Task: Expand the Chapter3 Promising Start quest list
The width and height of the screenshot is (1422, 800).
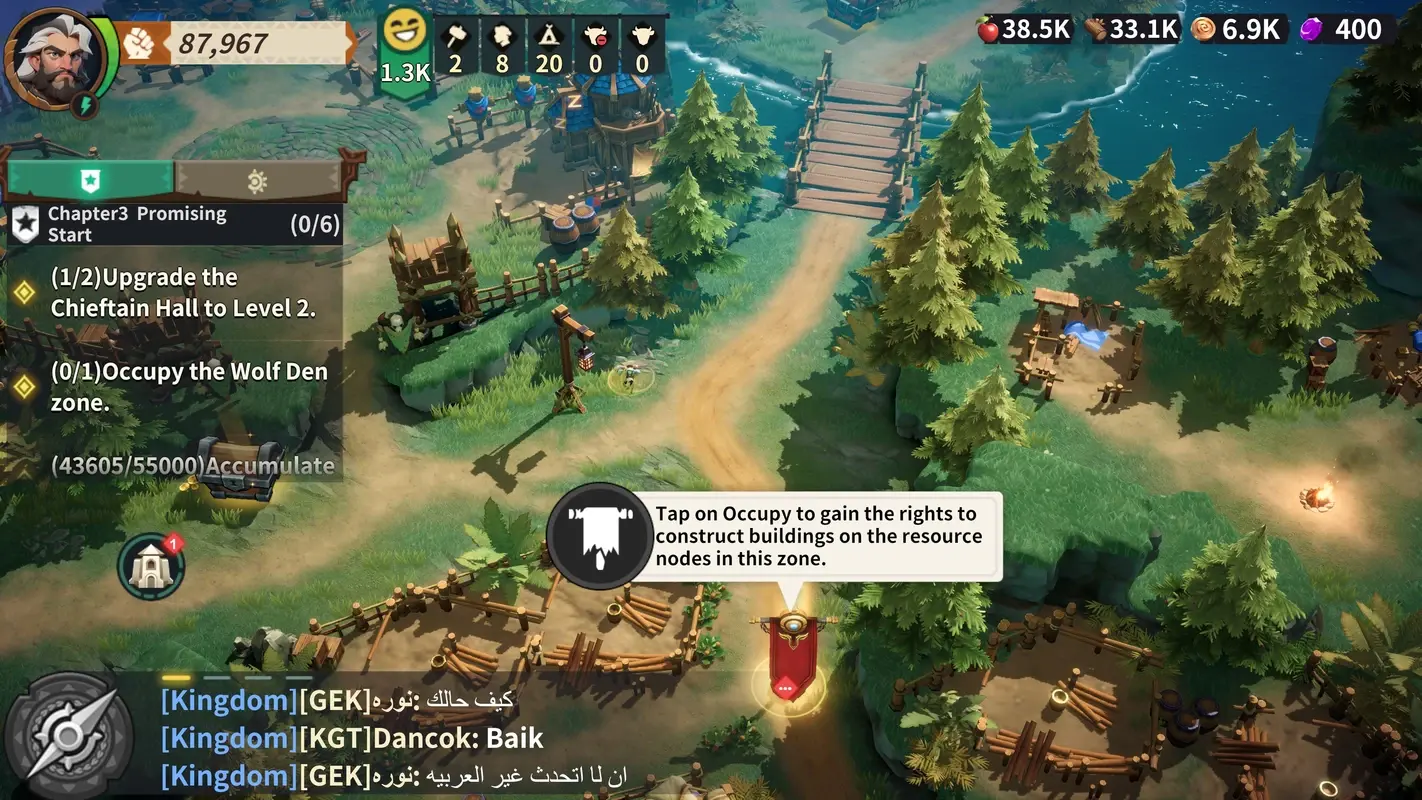Action: [x=175, y=222]
